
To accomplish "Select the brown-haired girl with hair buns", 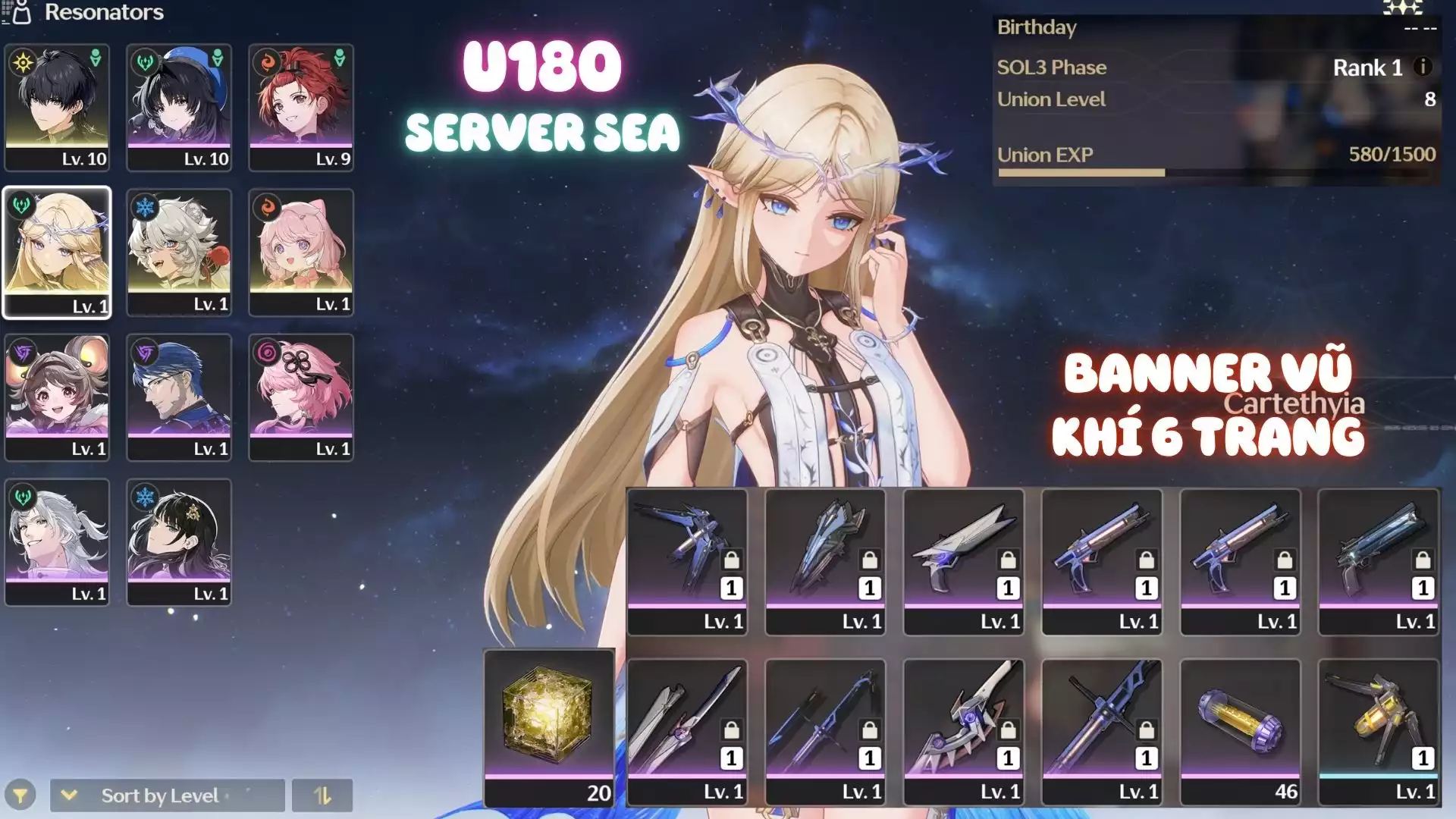I will (57, 397).
